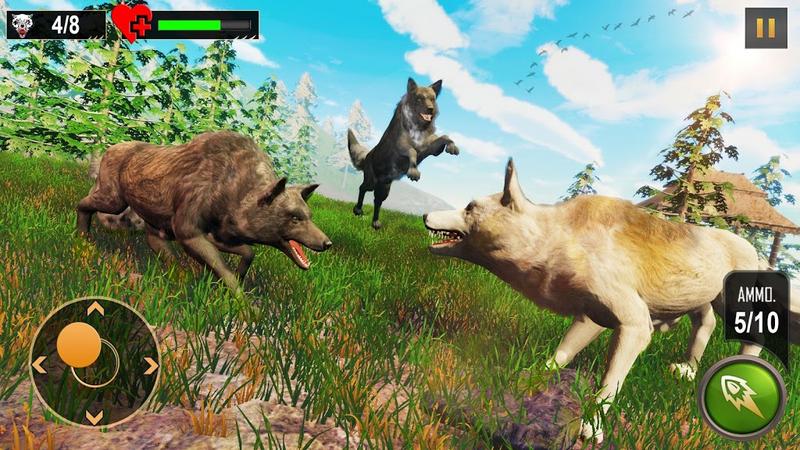Tap the joystick's up arrow

[95, 310]
